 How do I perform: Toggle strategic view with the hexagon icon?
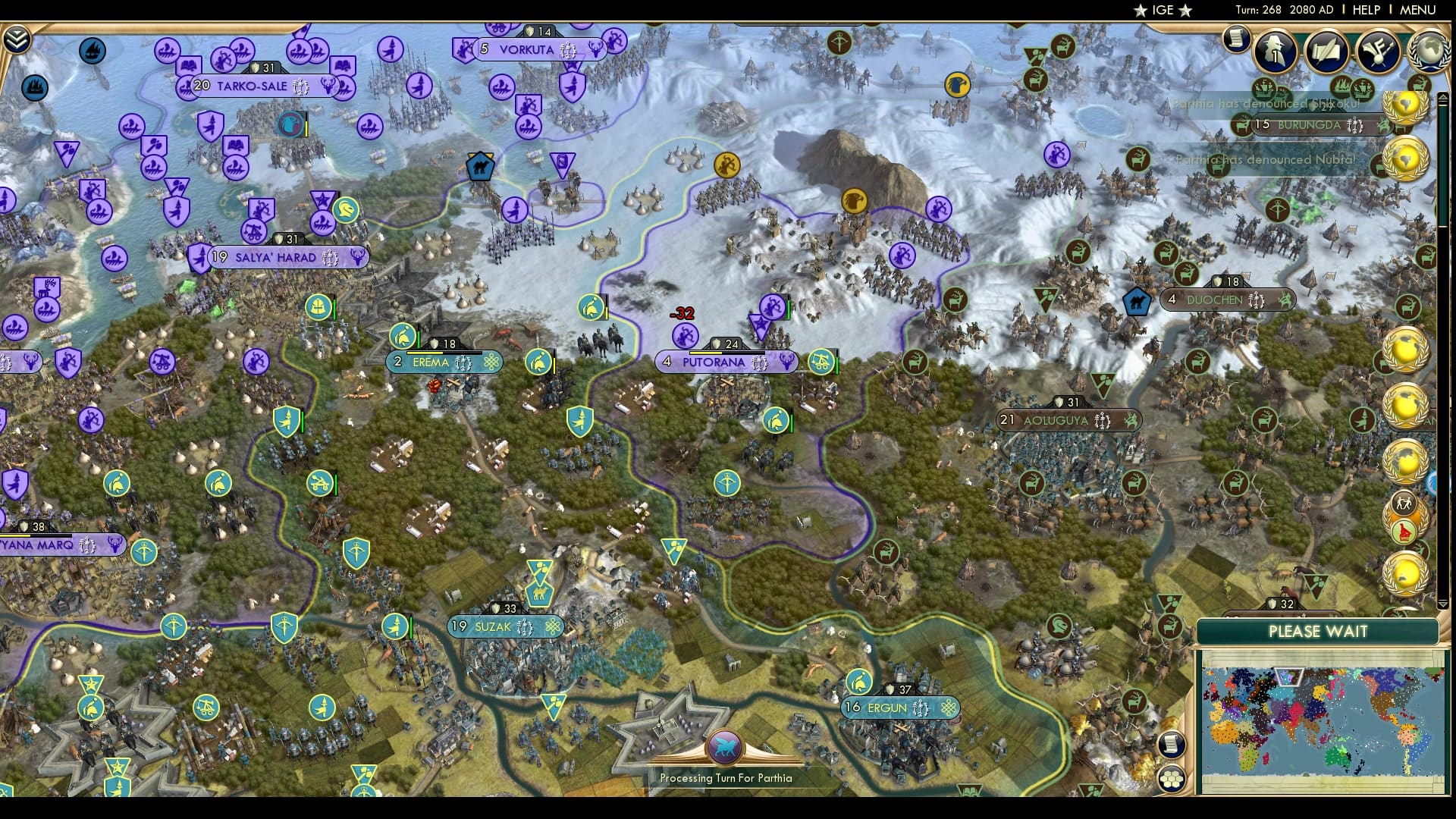pos(1172,777)
